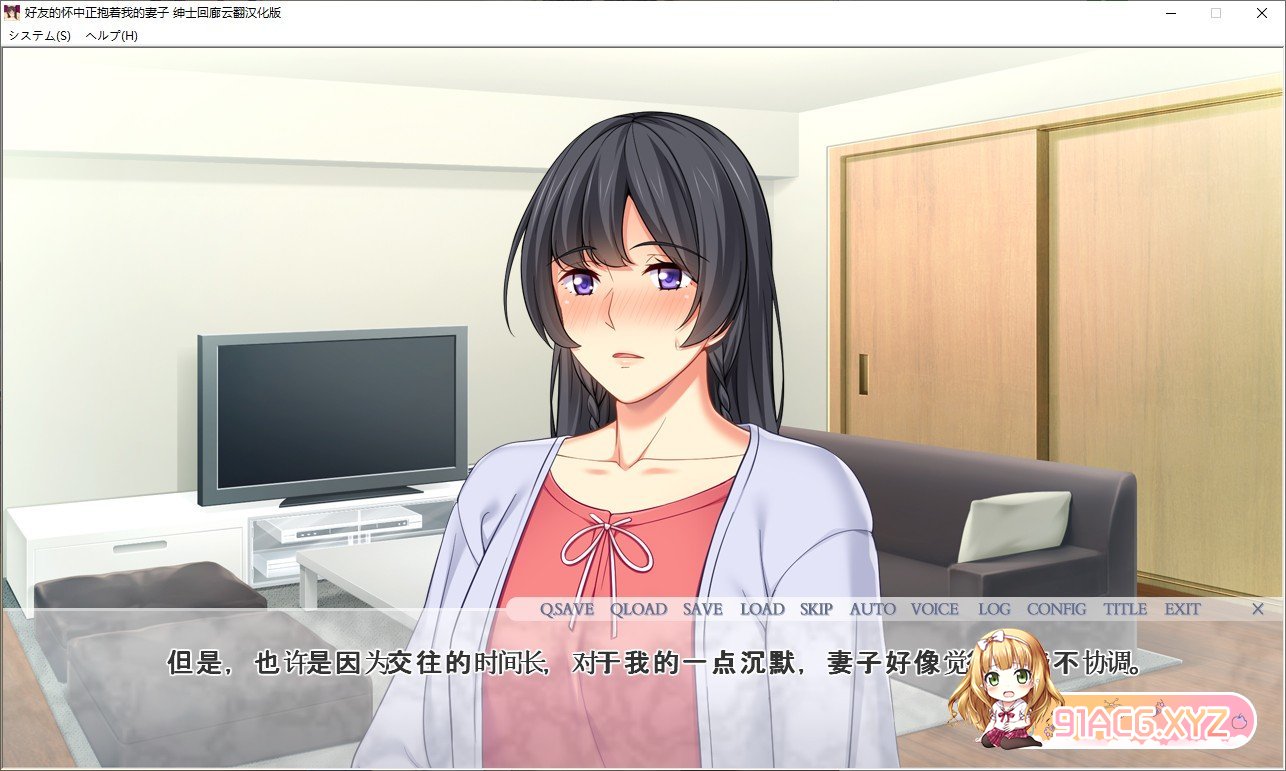Open the LOG to review past dialogue
The width and height of the screenshot is (1286, 771).
[x=994, y=609]
